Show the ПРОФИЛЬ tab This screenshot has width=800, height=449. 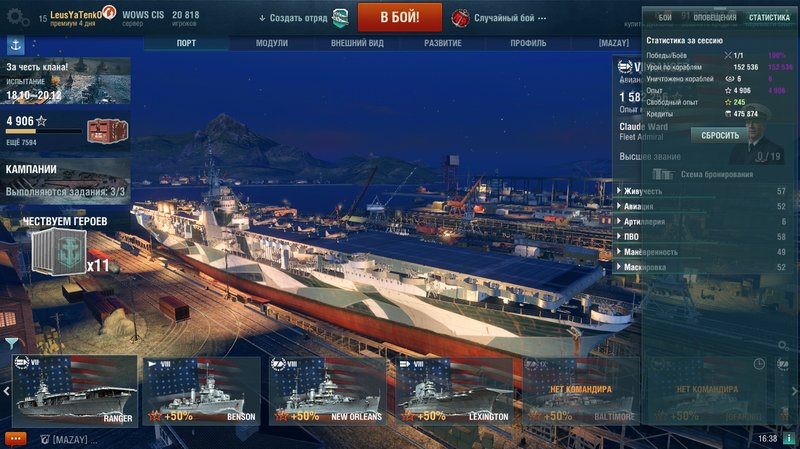pyautogui.click(x=527, y=43)
